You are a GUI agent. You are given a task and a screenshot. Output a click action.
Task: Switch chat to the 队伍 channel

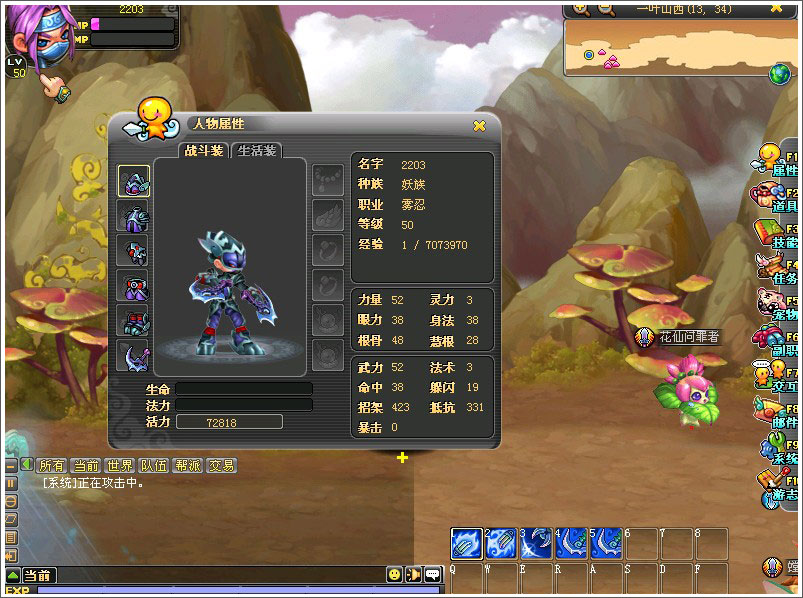[x=153, y=466]
